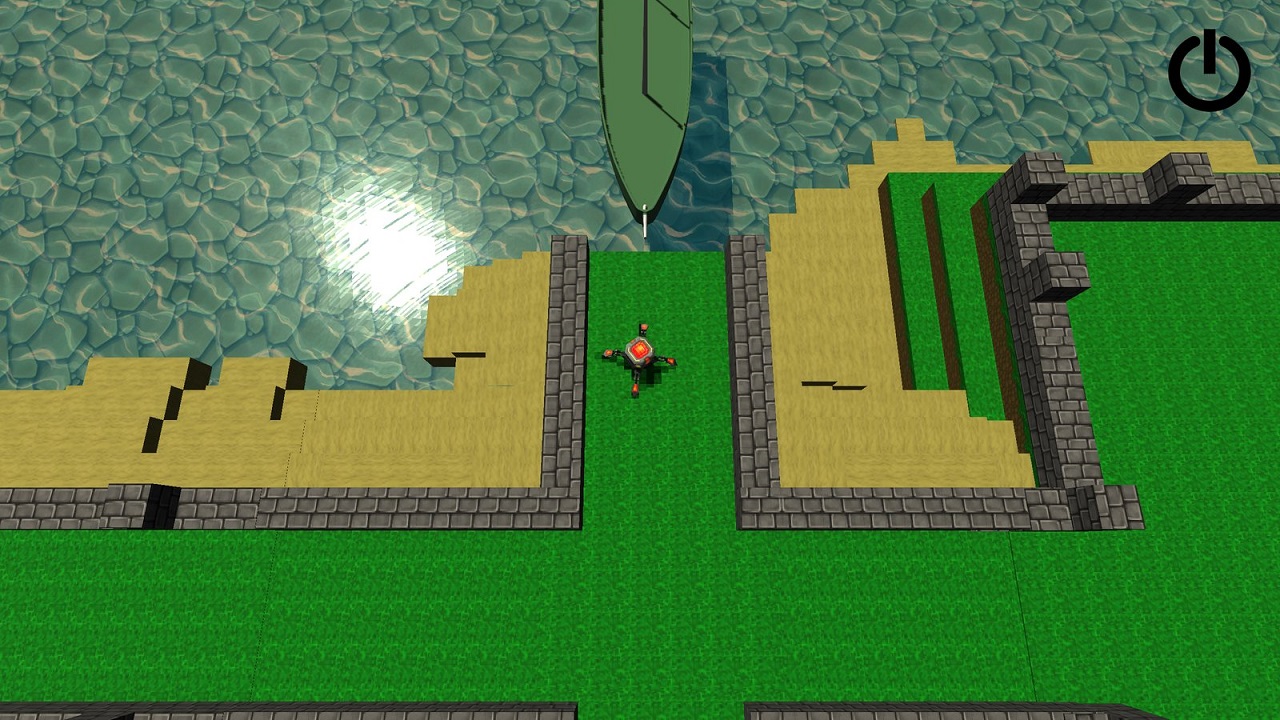The width and height of the screenshot is (1280, 720).
Task: Select the spider drone robot
Action: click(x=640, y=352)
